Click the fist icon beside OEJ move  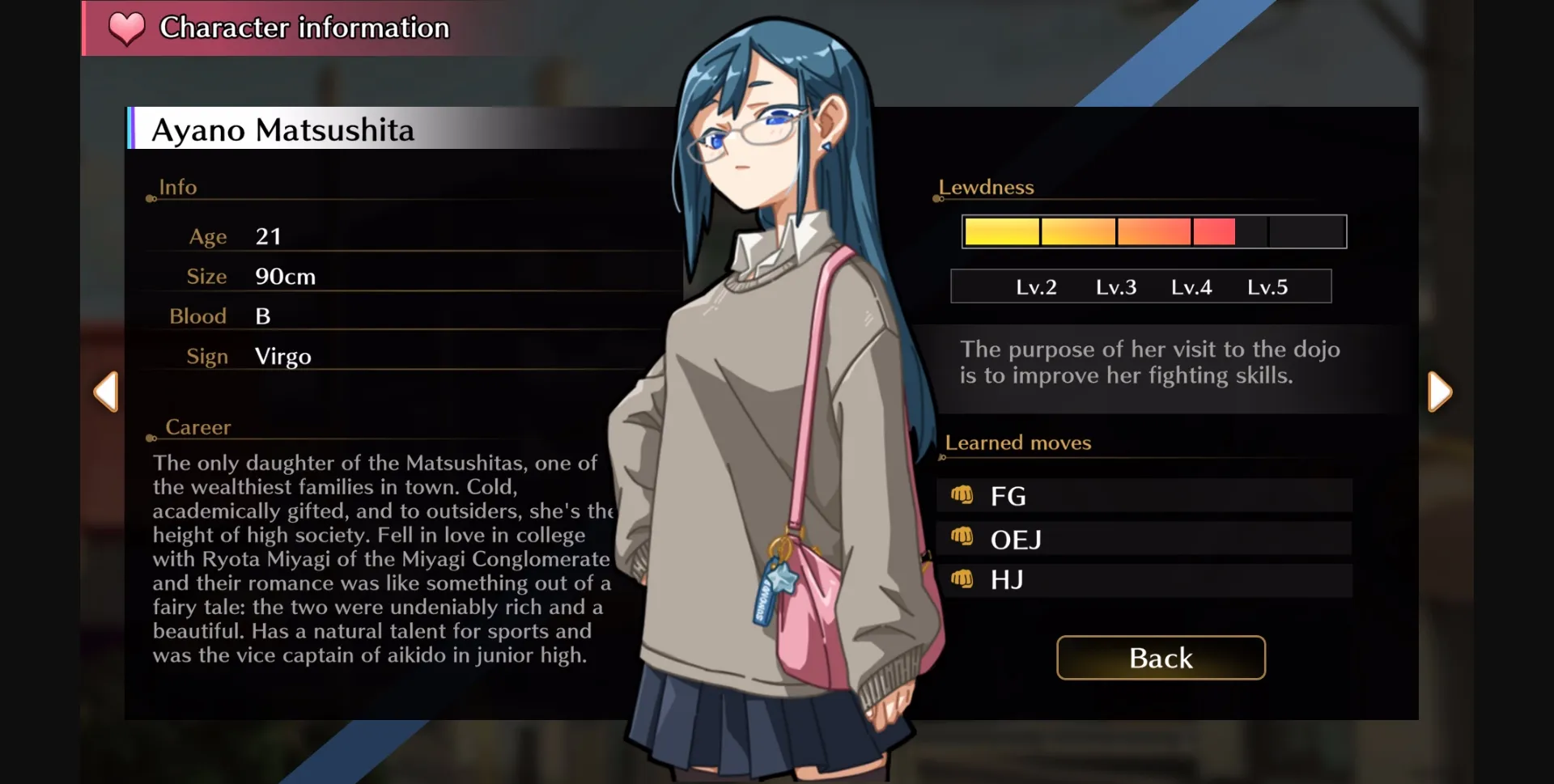[965, 538]
